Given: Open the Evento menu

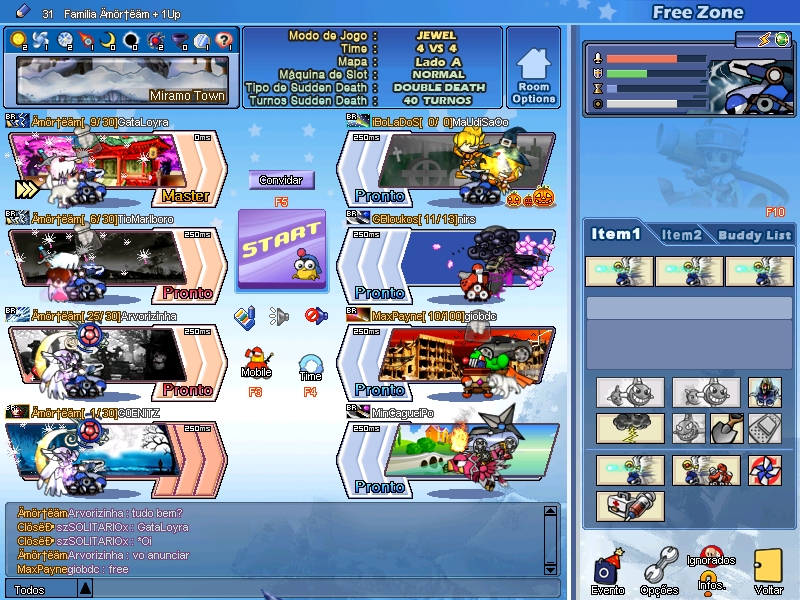Looking at the screenshot, I should pos(608,568).
